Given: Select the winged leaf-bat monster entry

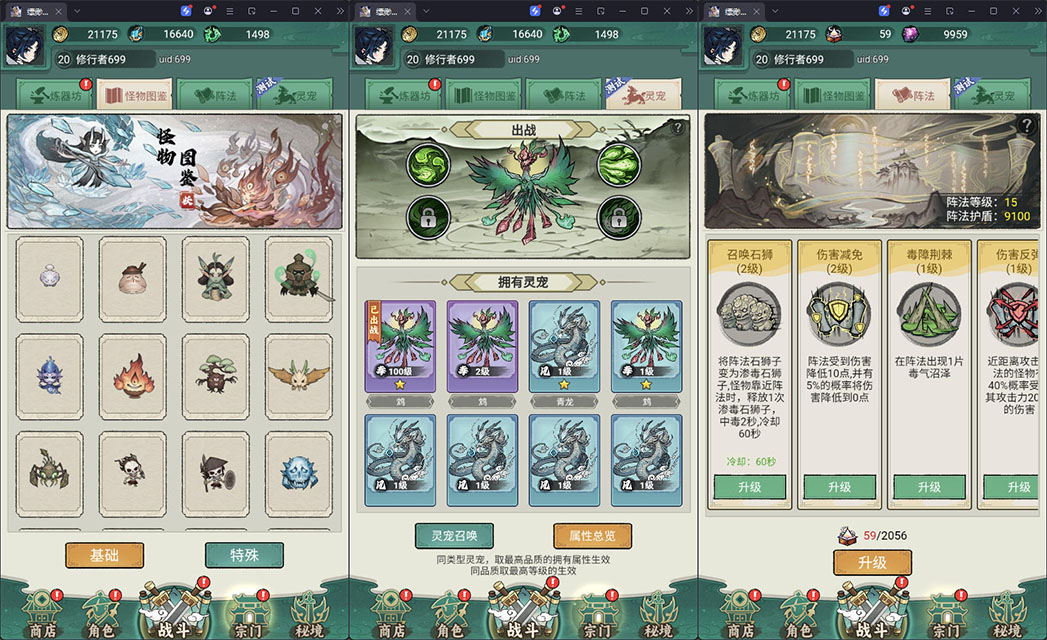Looking at the screenshot, I should 298,376.
